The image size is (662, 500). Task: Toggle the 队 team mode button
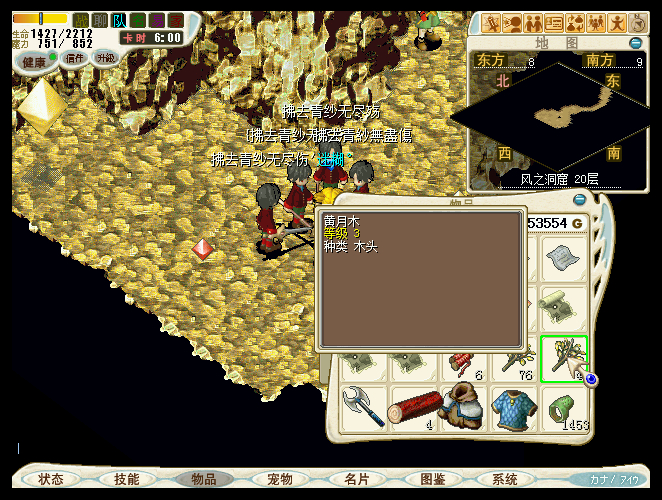119,20
